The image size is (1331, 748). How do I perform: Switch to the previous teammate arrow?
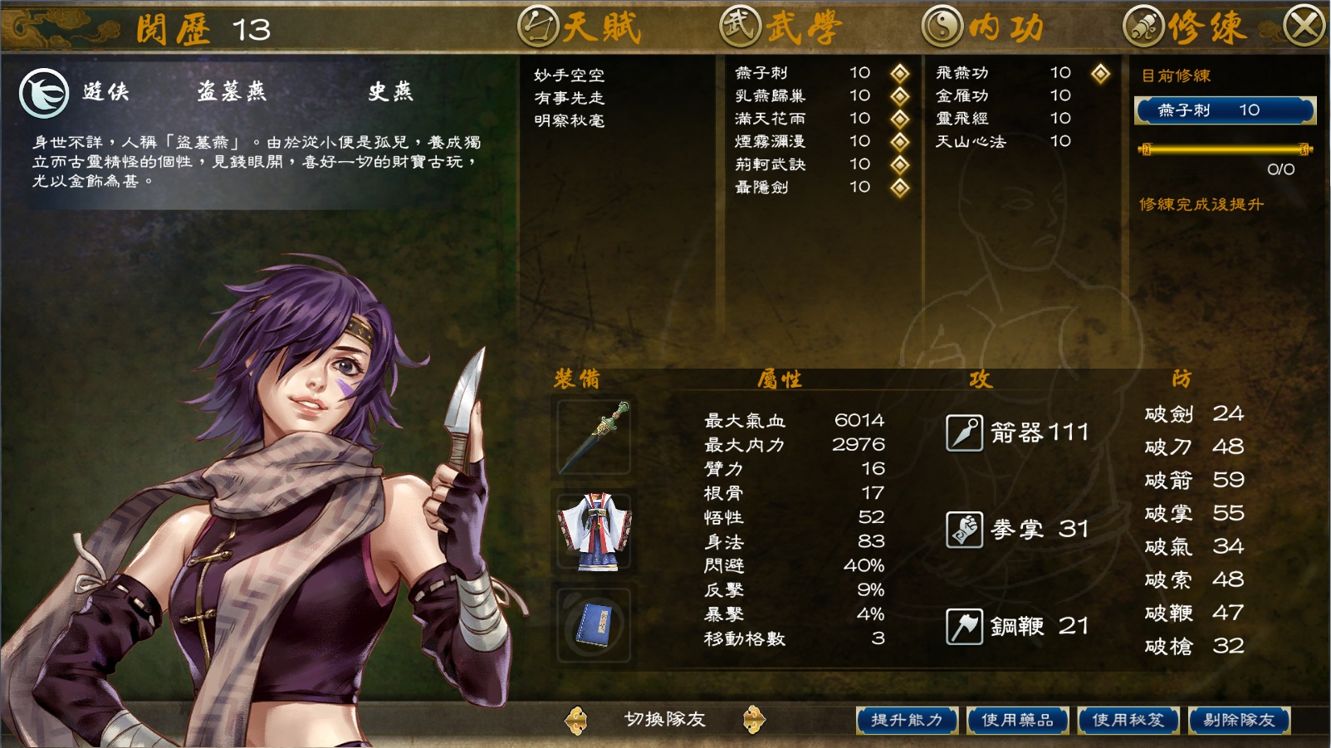click(576, 719)
